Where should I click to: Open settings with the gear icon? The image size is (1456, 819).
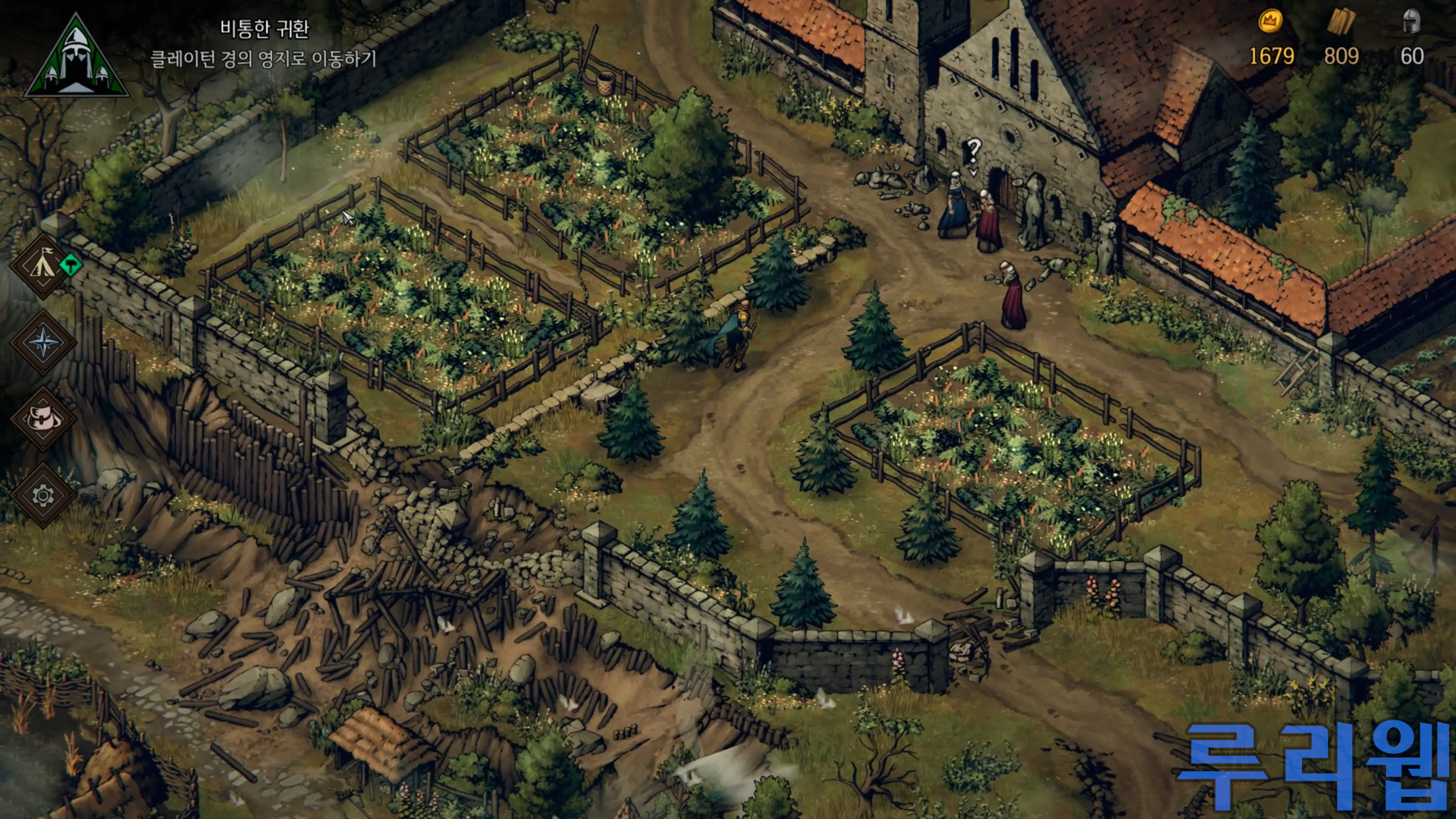43,496
